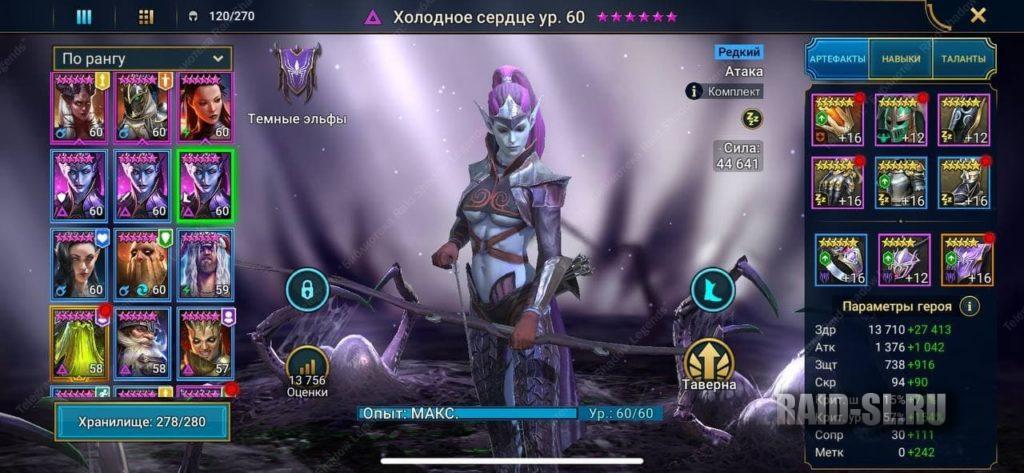Open the Оценки ratings button
This screenshot has width=1024, height=473.
coord(307,372)
